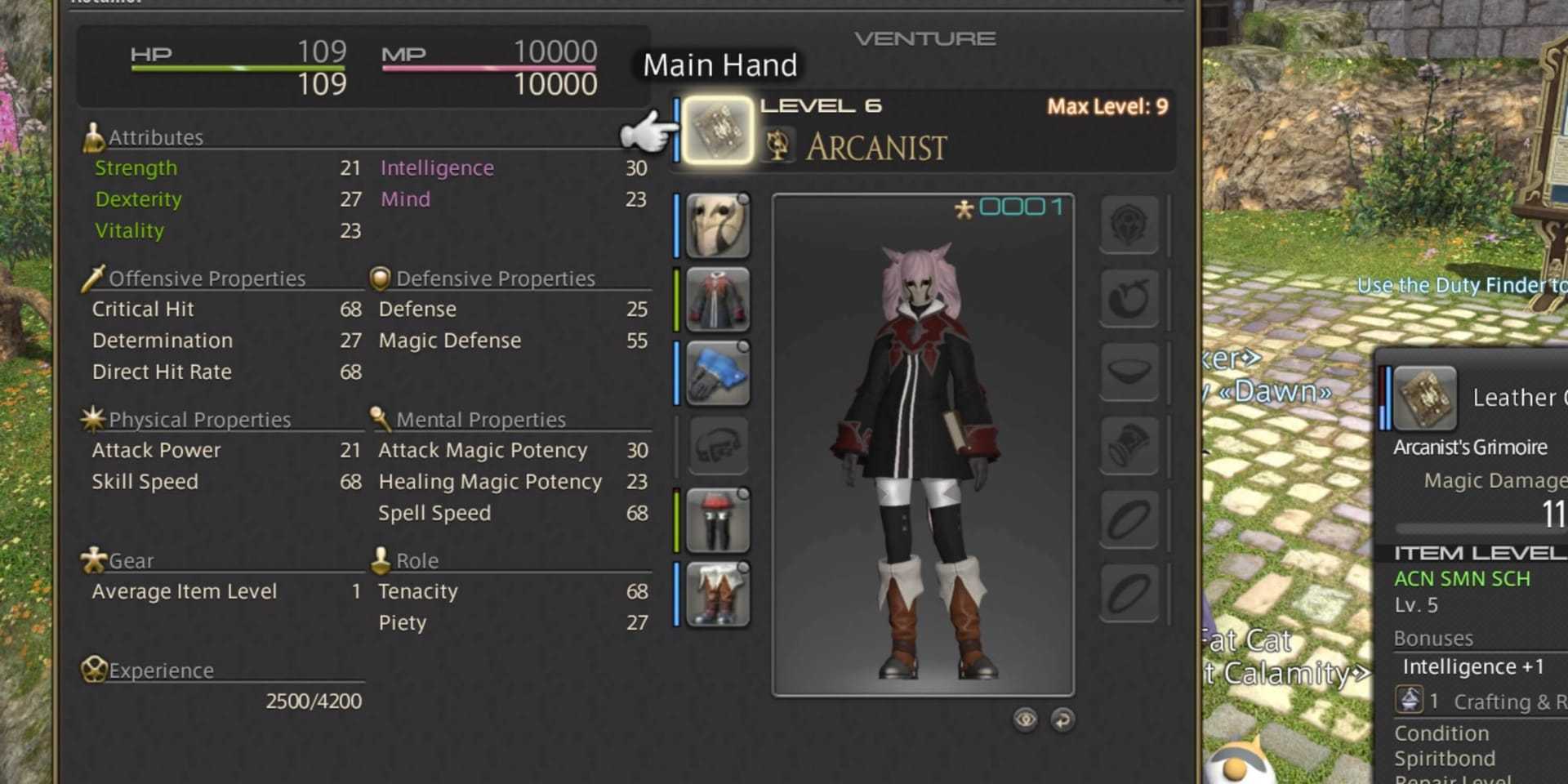This screenshot has width=1568, height=784.
Task: Pick the brown boots feet slot
Action: [717, 594]
